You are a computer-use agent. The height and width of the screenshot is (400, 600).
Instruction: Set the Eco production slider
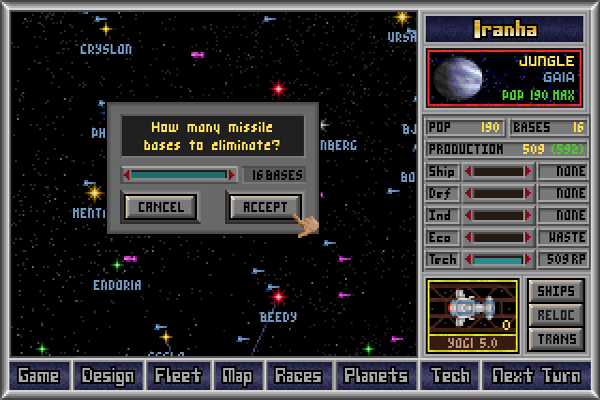pos(497,237)
